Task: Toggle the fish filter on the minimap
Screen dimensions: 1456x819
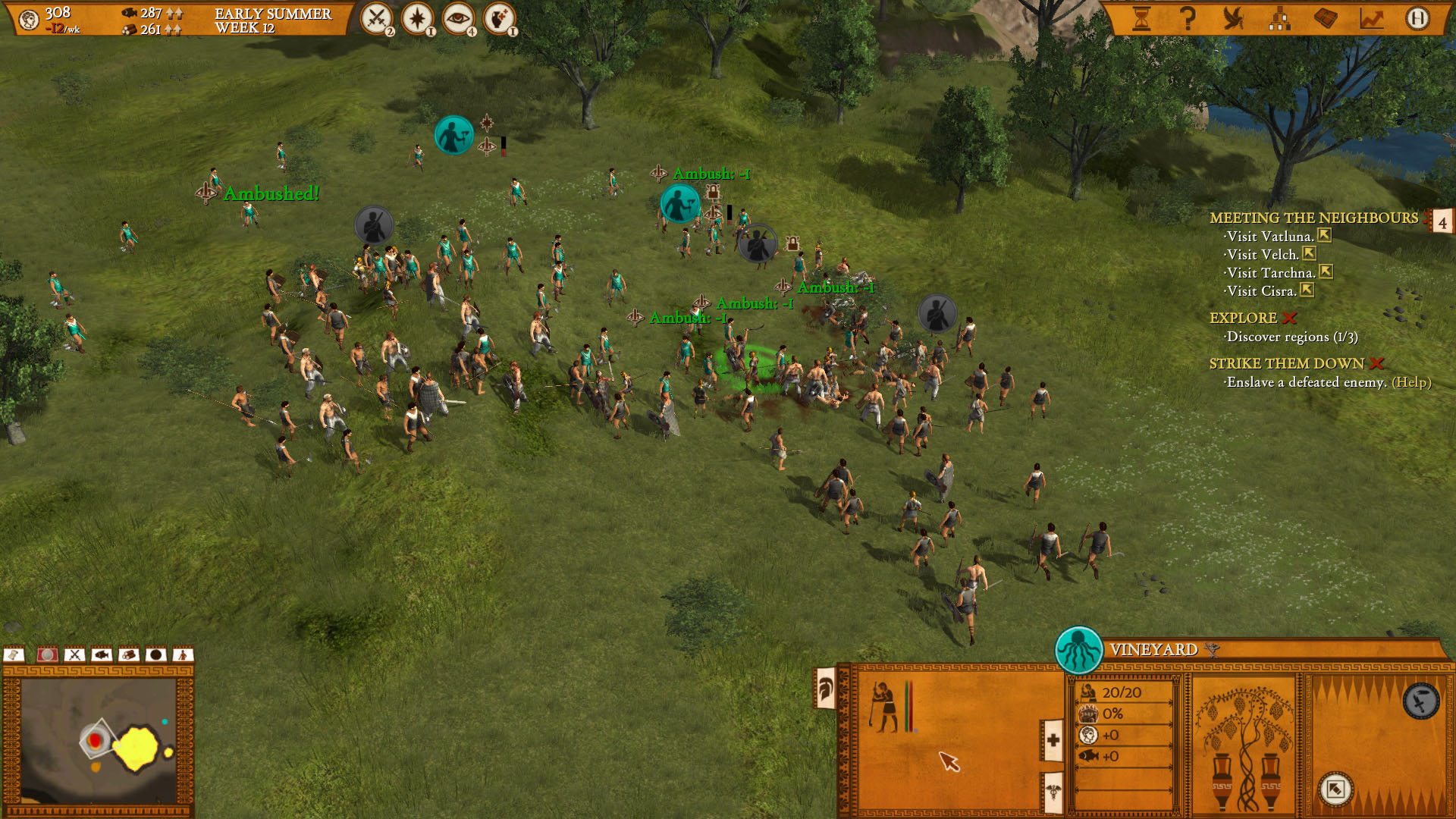Action: (102, 654)
